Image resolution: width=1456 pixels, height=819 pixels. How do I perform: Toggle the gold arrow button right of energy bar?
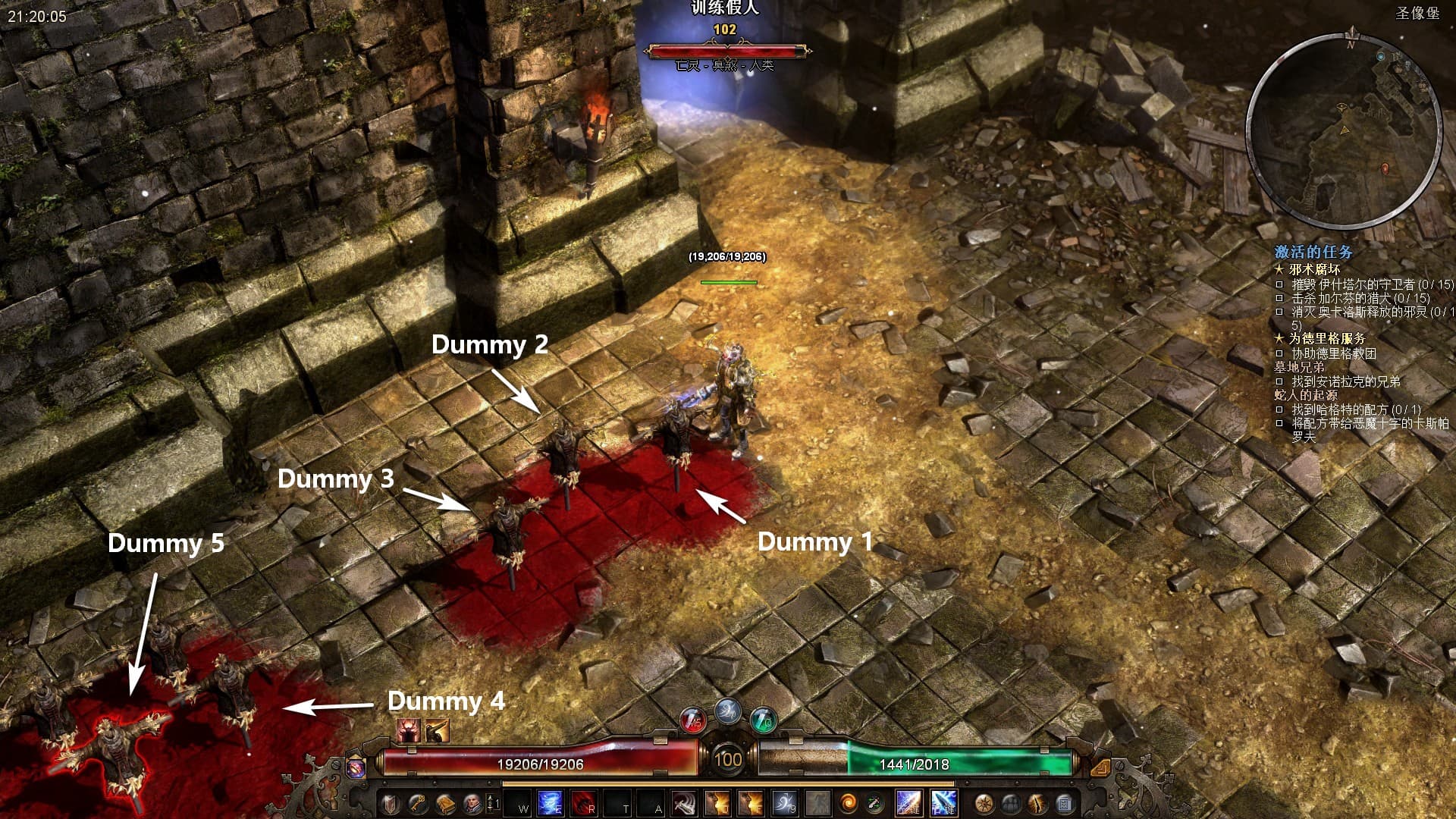tap(1100, 767)
